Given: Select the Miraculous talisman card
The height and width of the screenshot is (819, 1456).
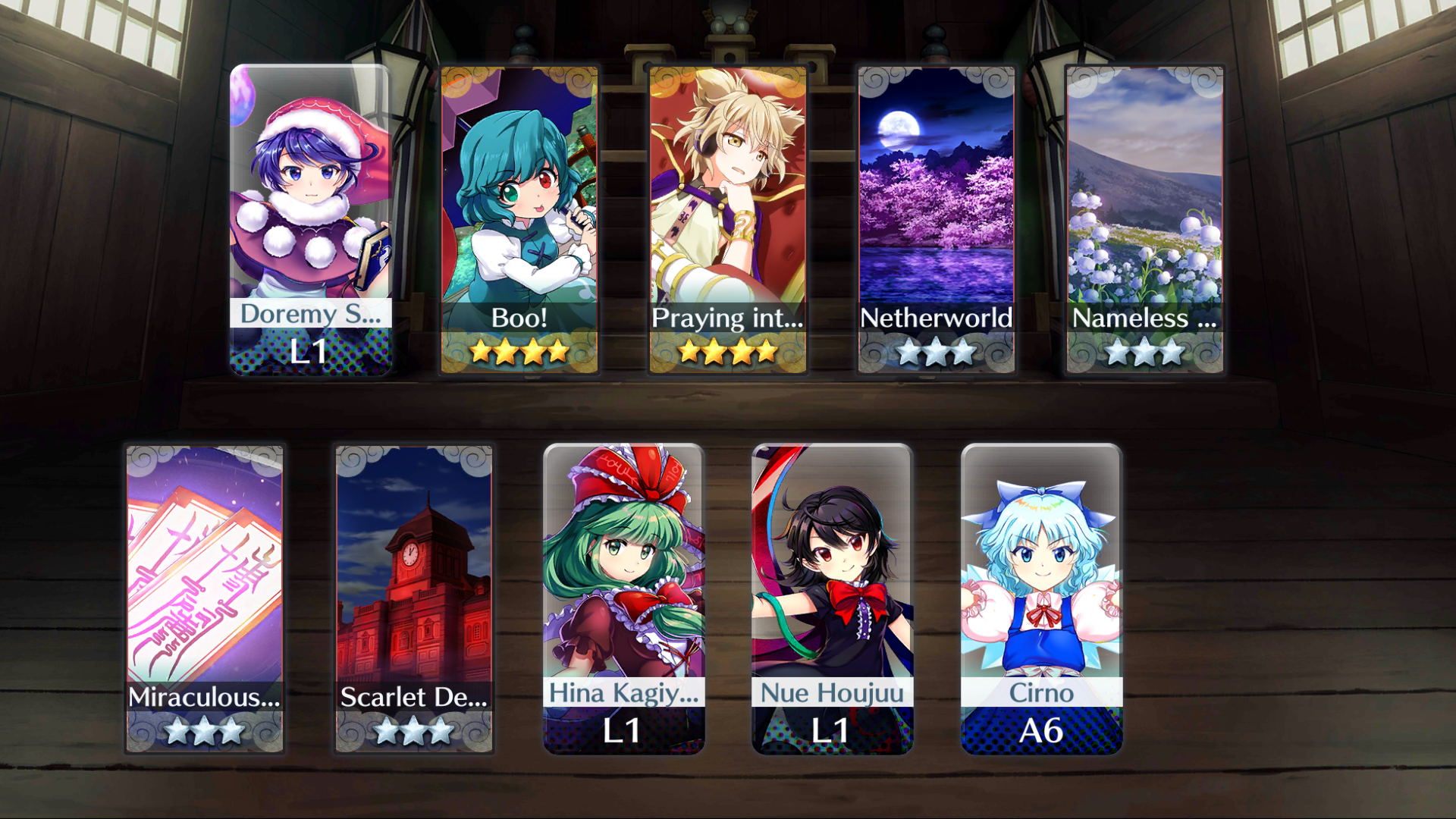Looking at the screenshot, I should tap(205, 598).
